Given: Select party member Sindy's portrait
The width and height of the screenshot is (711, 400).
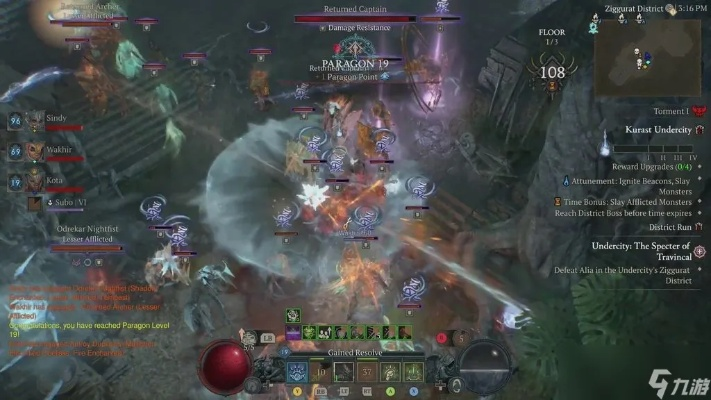Looking at the screenshot, I should click(x=34, y=120).
